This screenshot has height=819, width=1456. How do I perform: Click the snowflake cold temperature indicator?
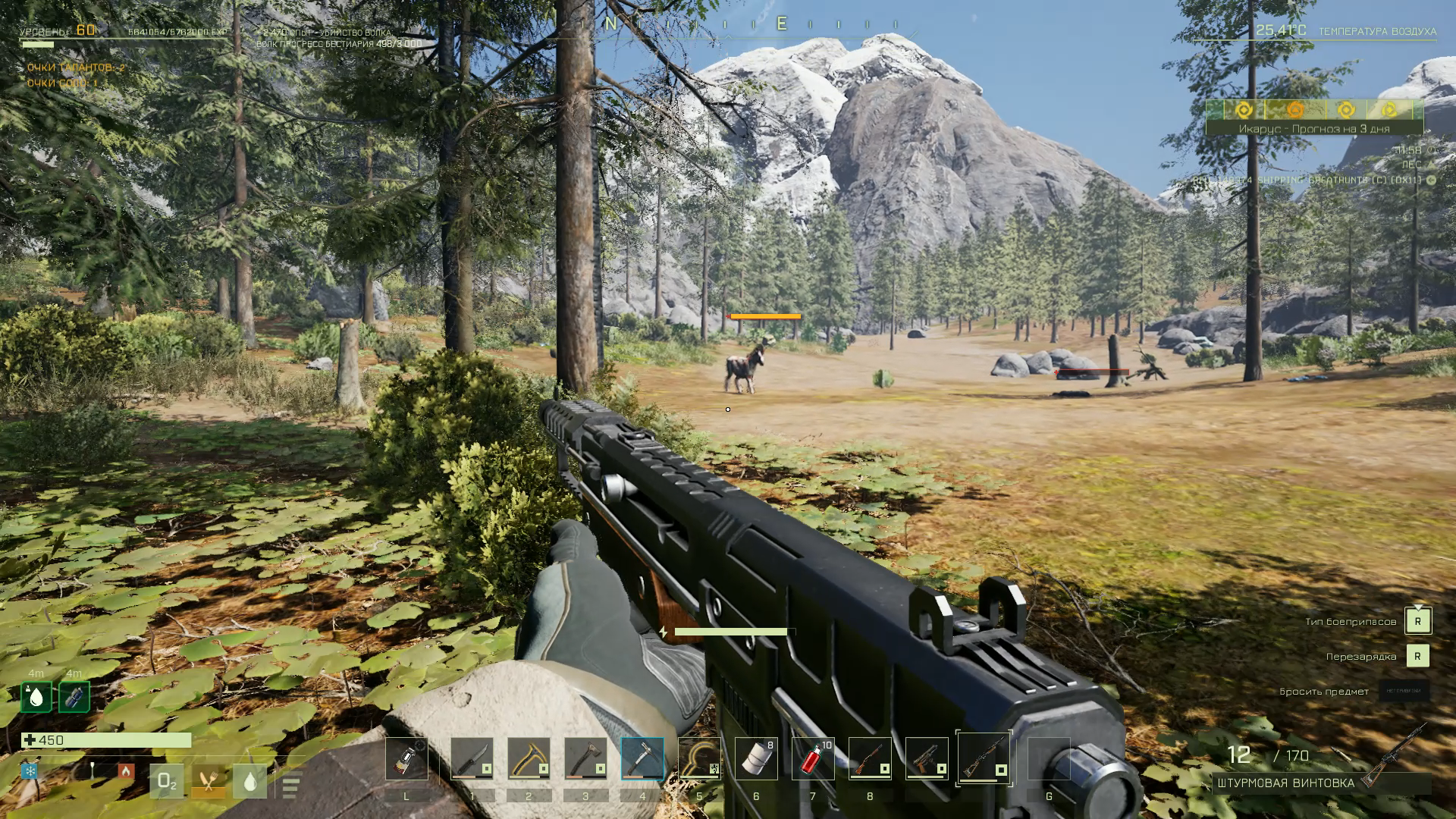30,771
